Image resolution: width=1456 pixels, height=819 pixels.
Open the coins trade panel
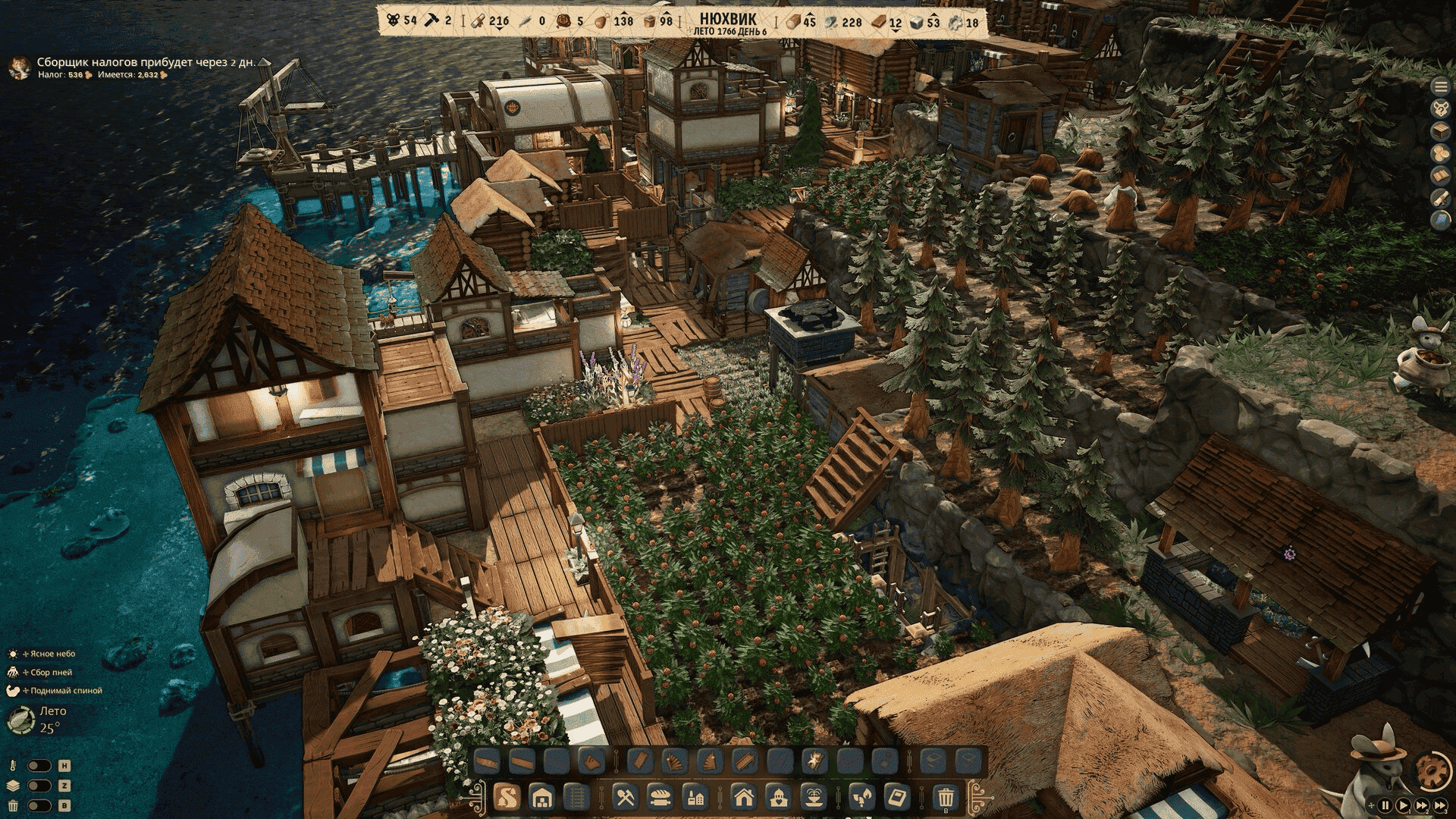[x=1440, y=153]
